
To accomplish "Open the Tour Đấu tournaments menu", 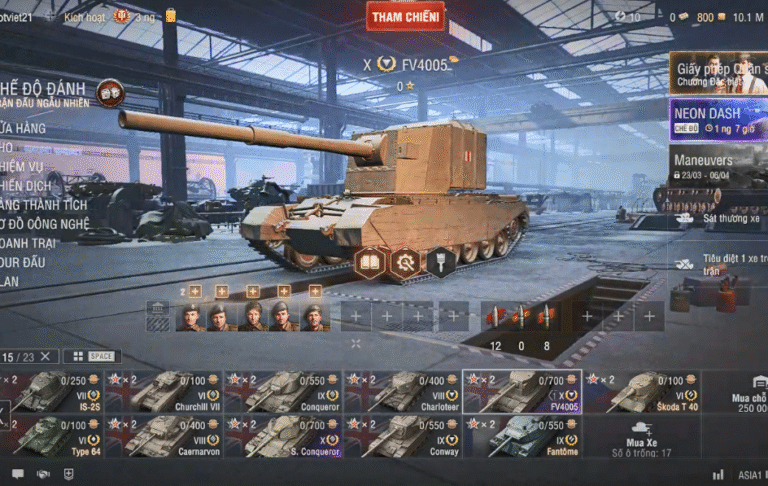I will point(25,262).
